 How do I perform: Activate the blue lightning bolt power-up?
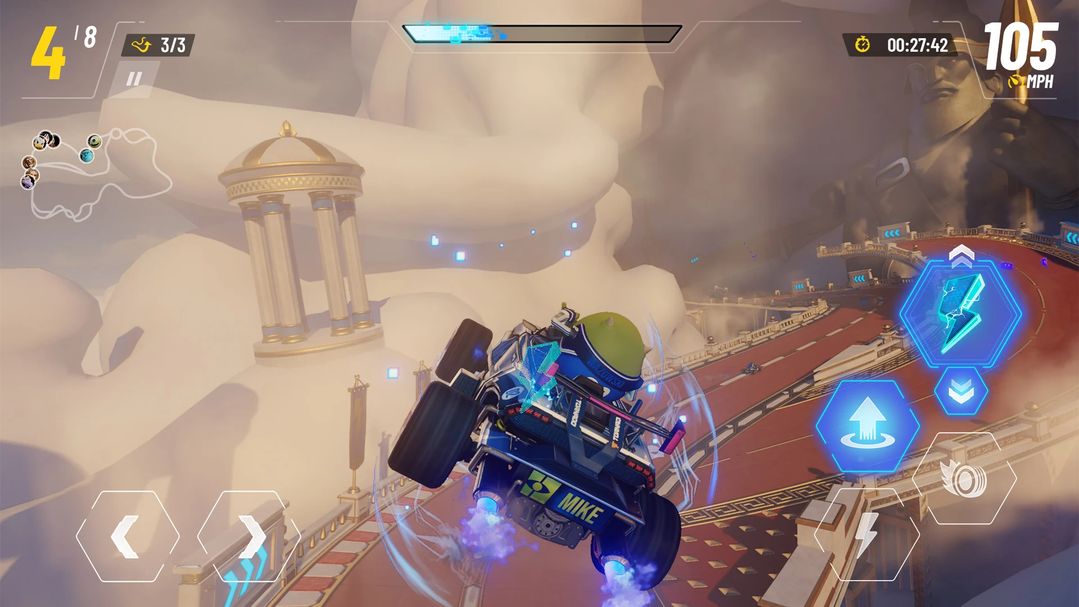pos(961,312)
